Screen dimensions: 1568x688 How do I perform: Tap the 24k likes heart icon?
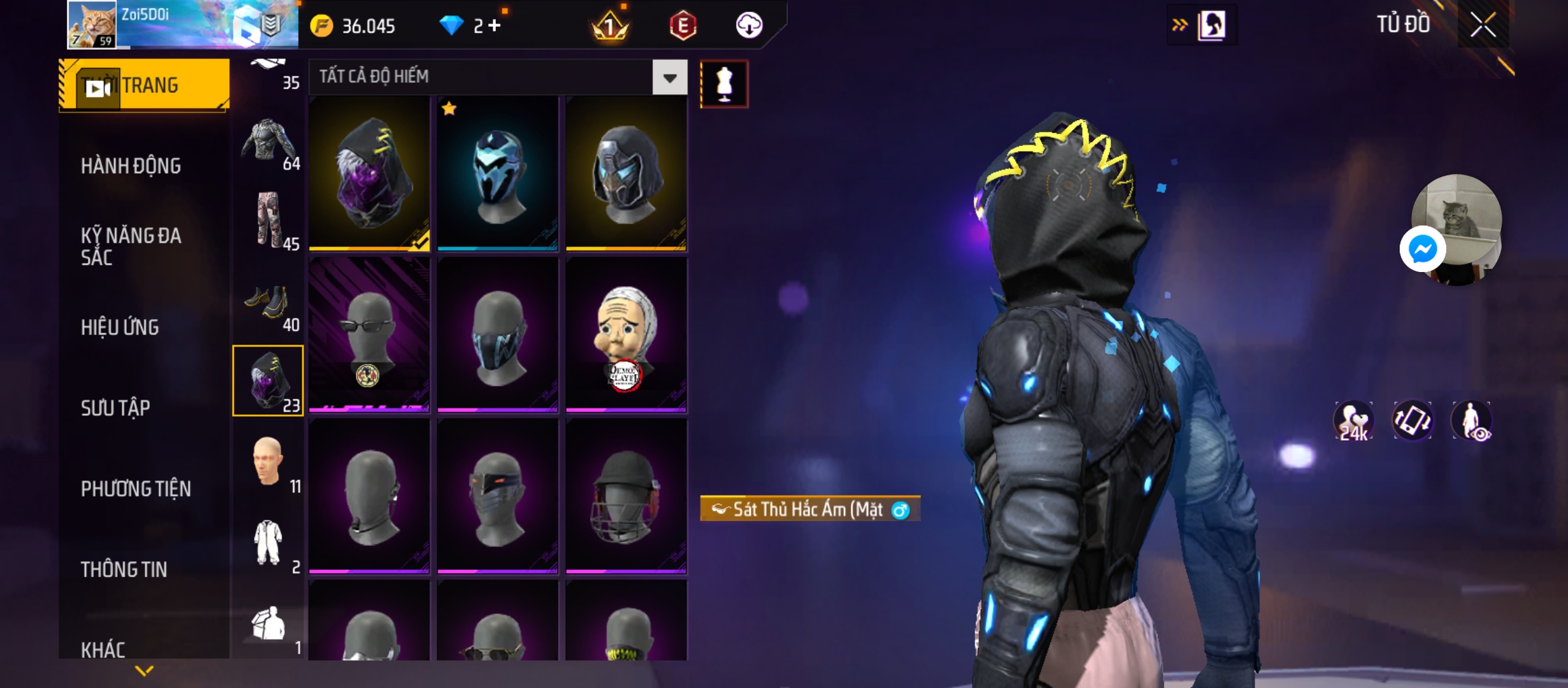[1353, 421]
